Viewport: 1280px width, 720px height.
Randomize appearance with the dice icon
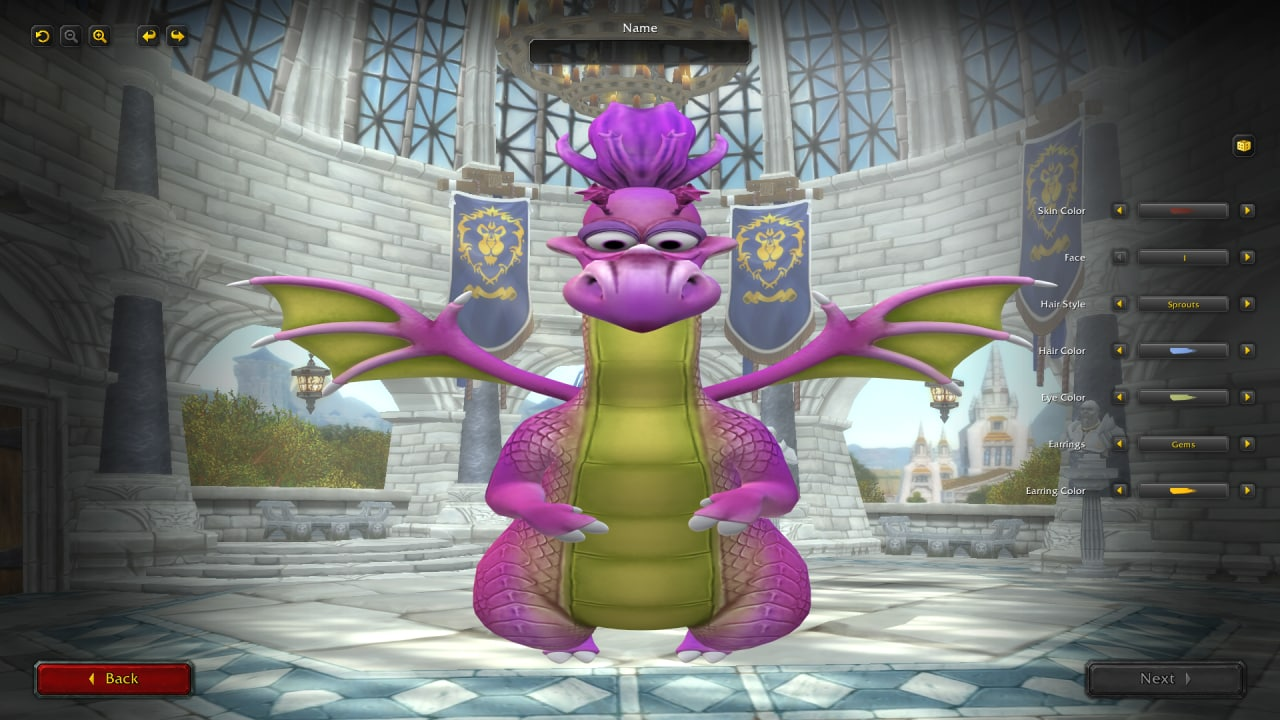(1243, 145)
